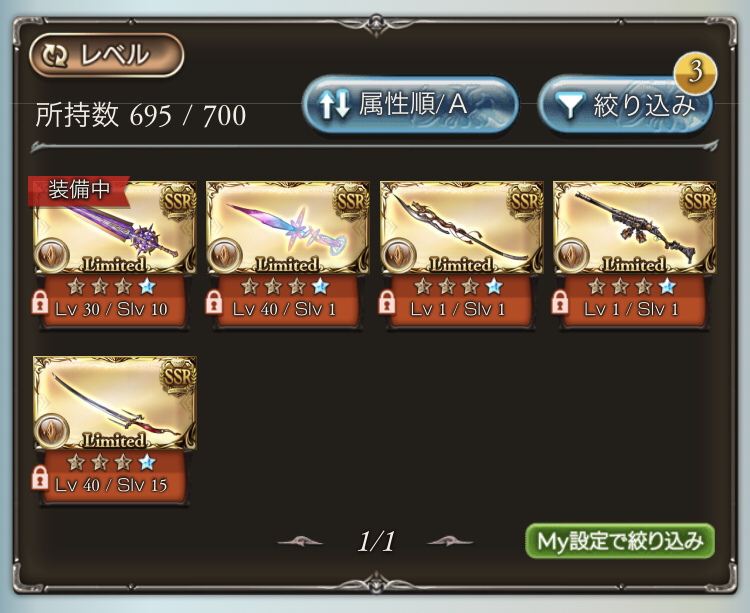Go to the previous page arrow
This screenshot has height=613, width=750.
tap(300, 542)
